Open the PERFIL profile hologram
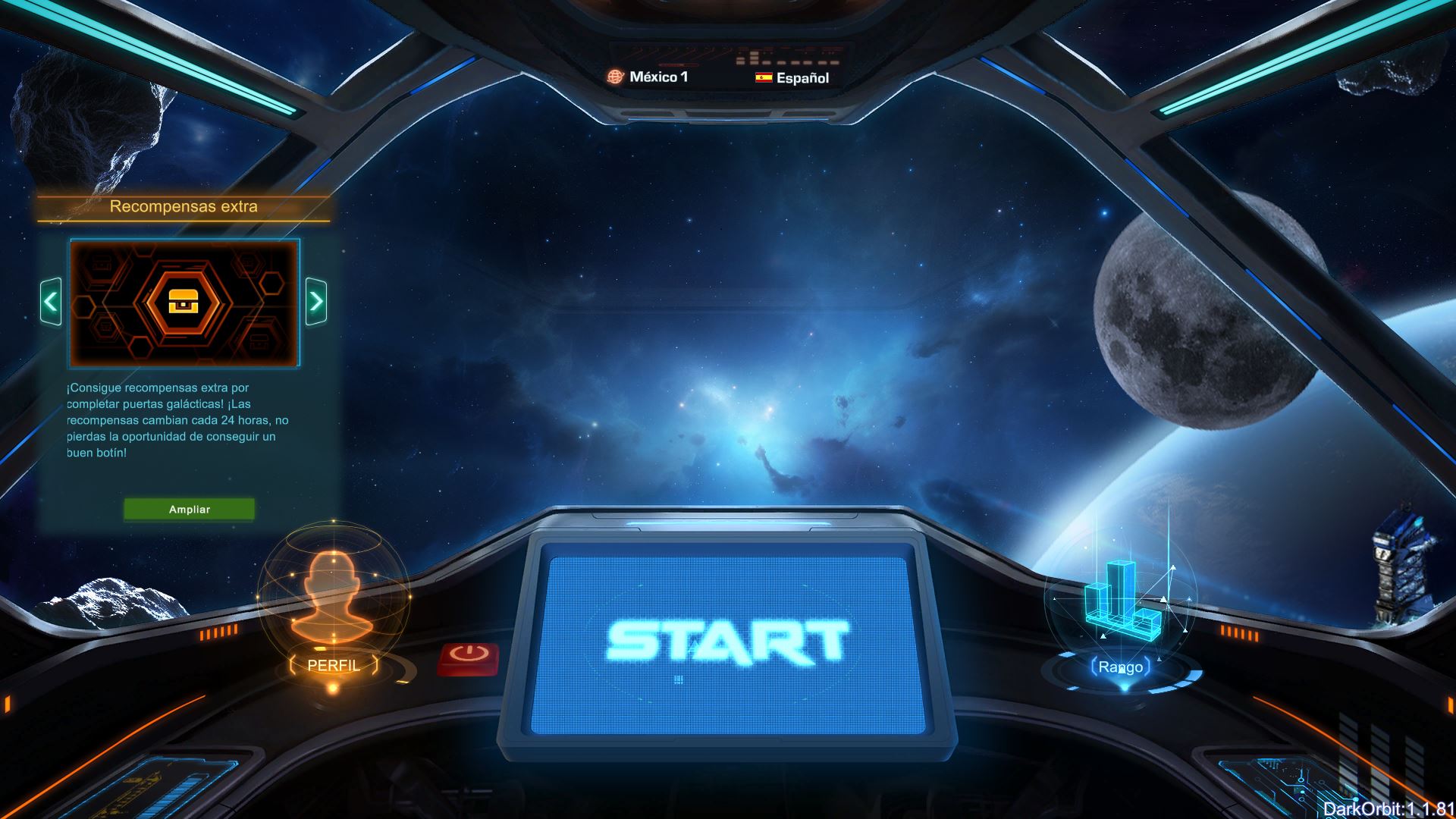Screen dimensions: 1456x819 [x=334, y=607]
